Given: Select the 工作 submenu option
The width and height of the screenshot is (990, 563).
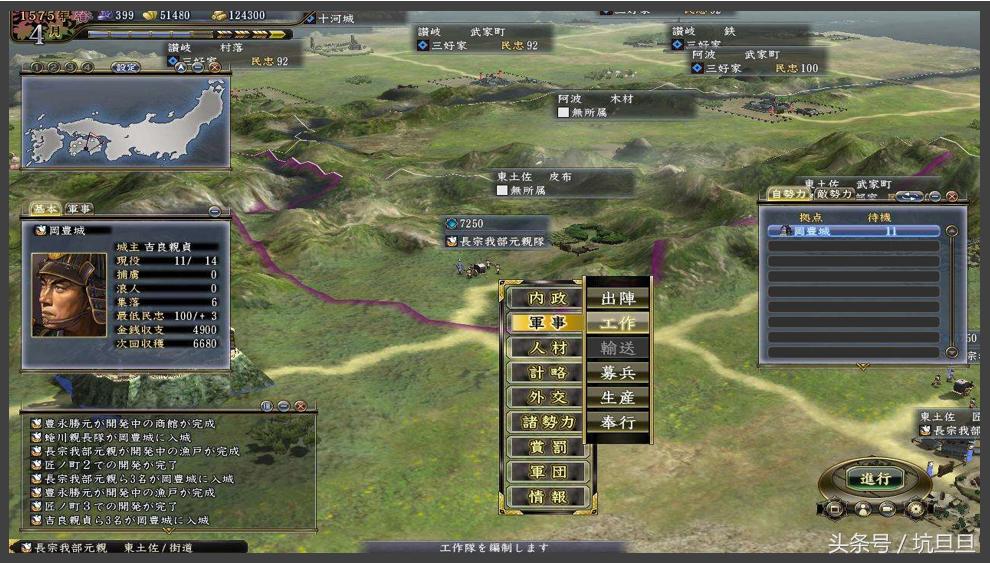Looking at the screenshot, I should pos(618,323).
